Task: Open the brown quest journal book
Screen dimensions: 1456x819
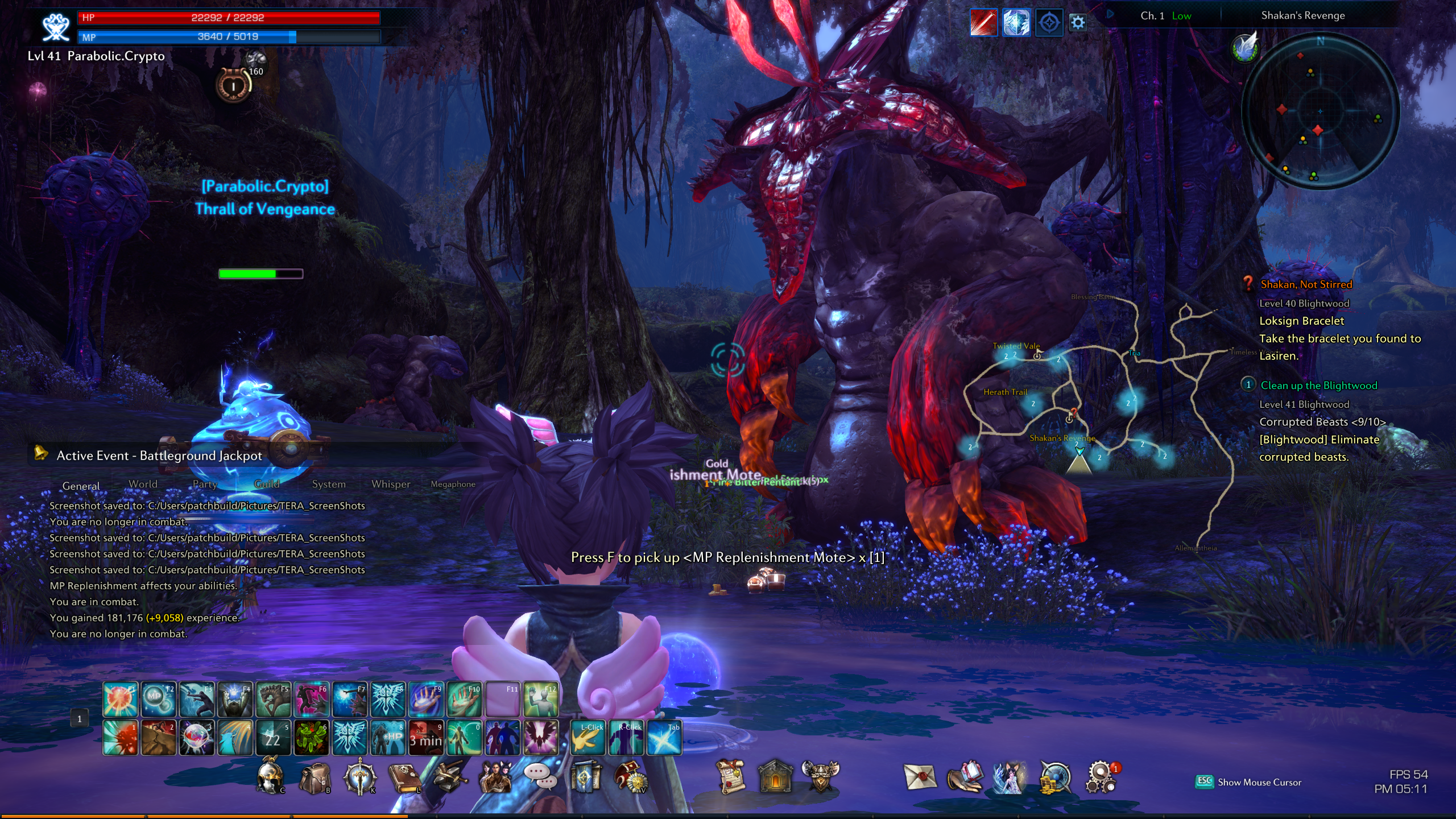Action: point(404,777)
